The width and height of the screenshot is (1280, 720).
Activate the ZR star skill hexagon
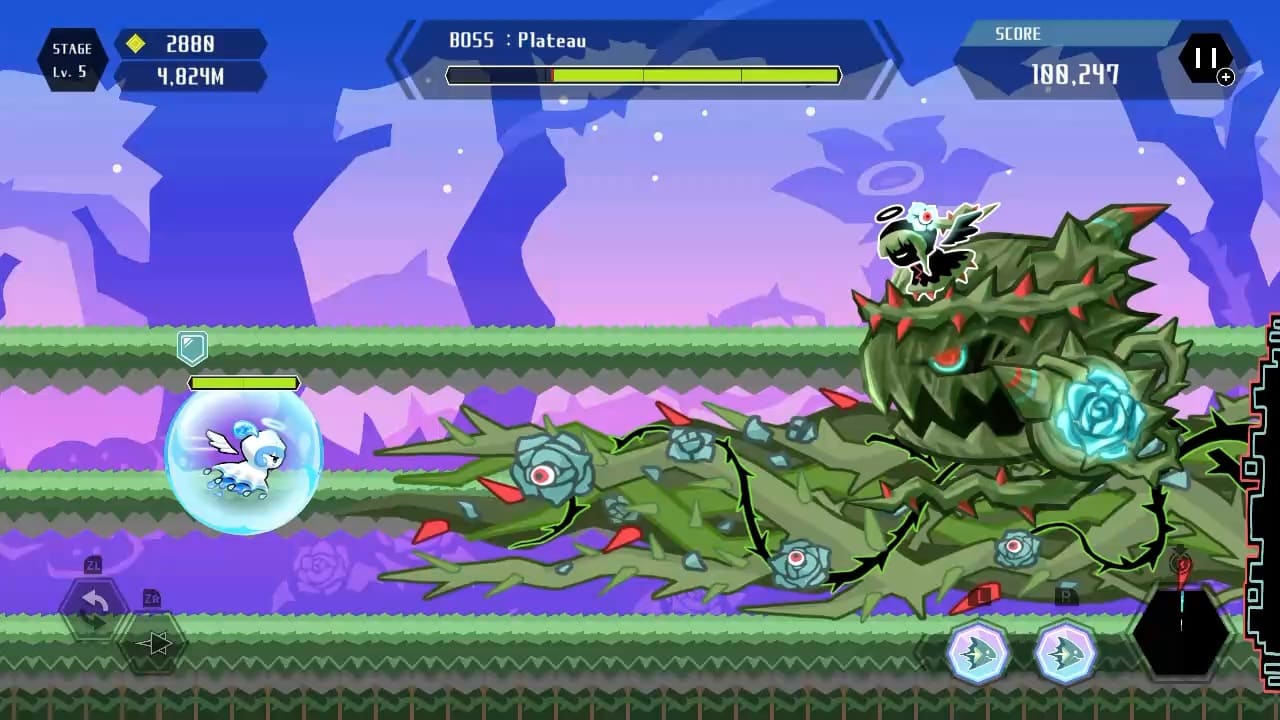152,645
